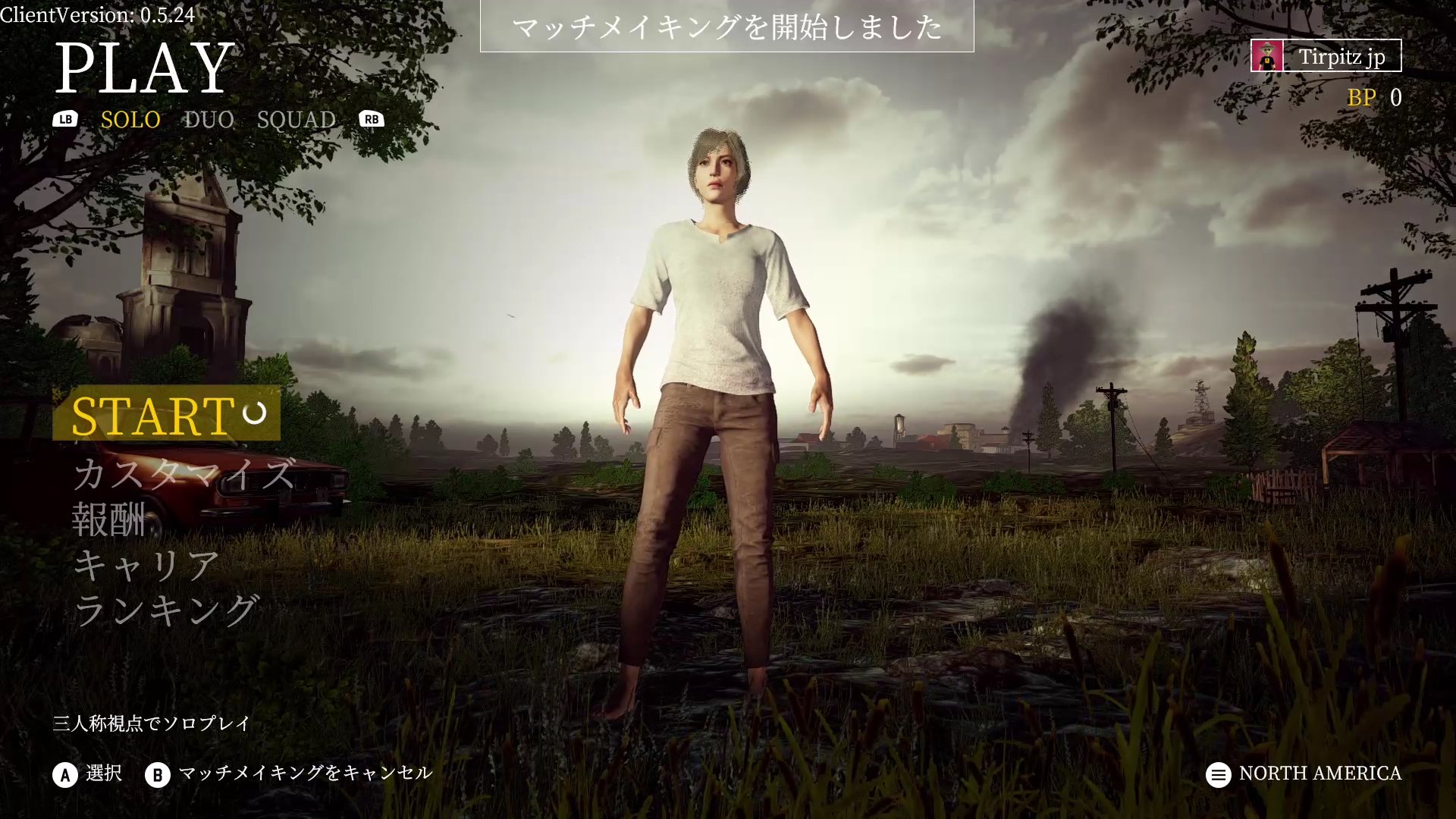Click the Tirpitz jp avatar icon
Screen dimensions: 1456x819
tap(1267, 56)
